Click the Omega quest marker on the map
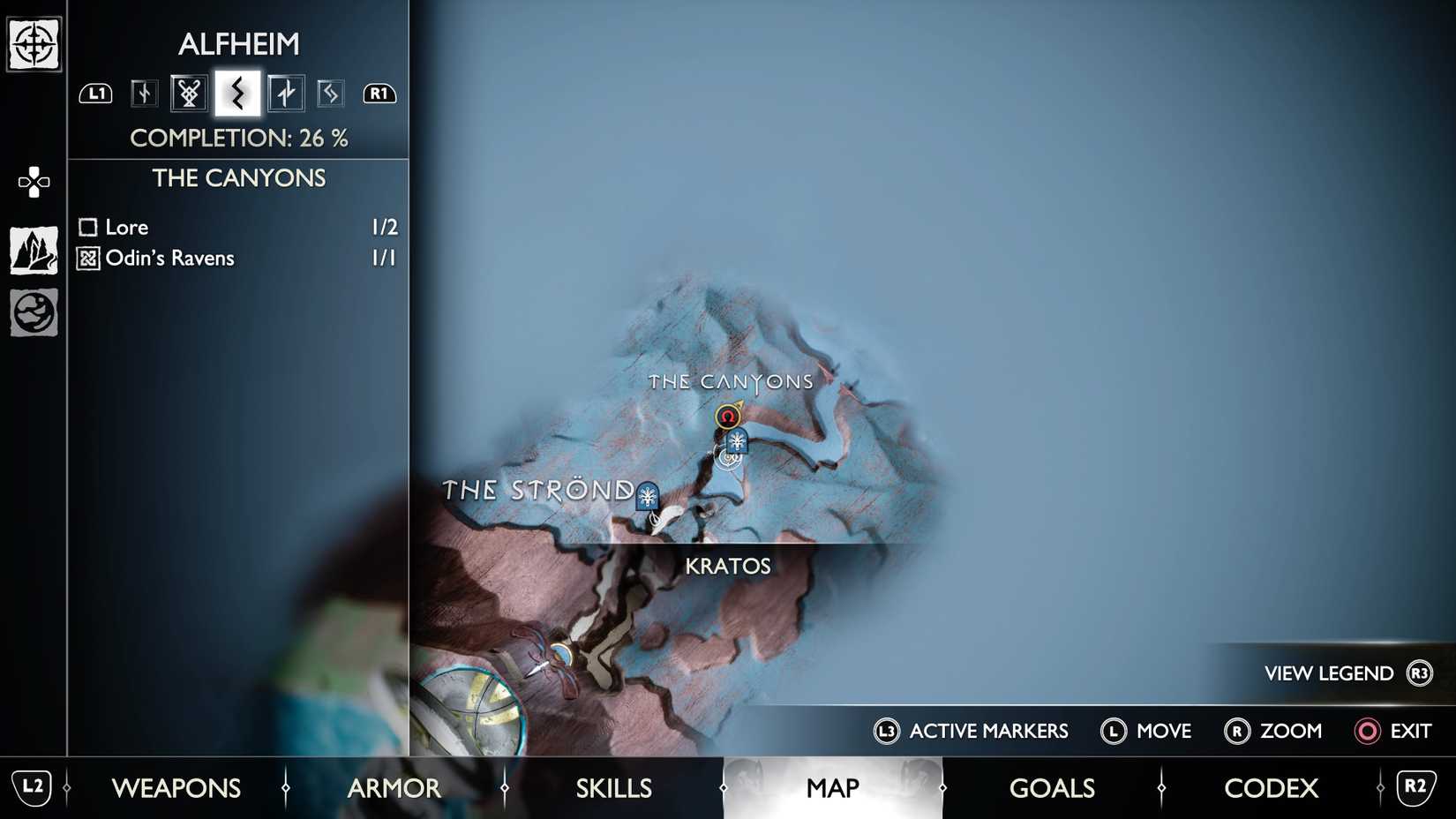 727,416
